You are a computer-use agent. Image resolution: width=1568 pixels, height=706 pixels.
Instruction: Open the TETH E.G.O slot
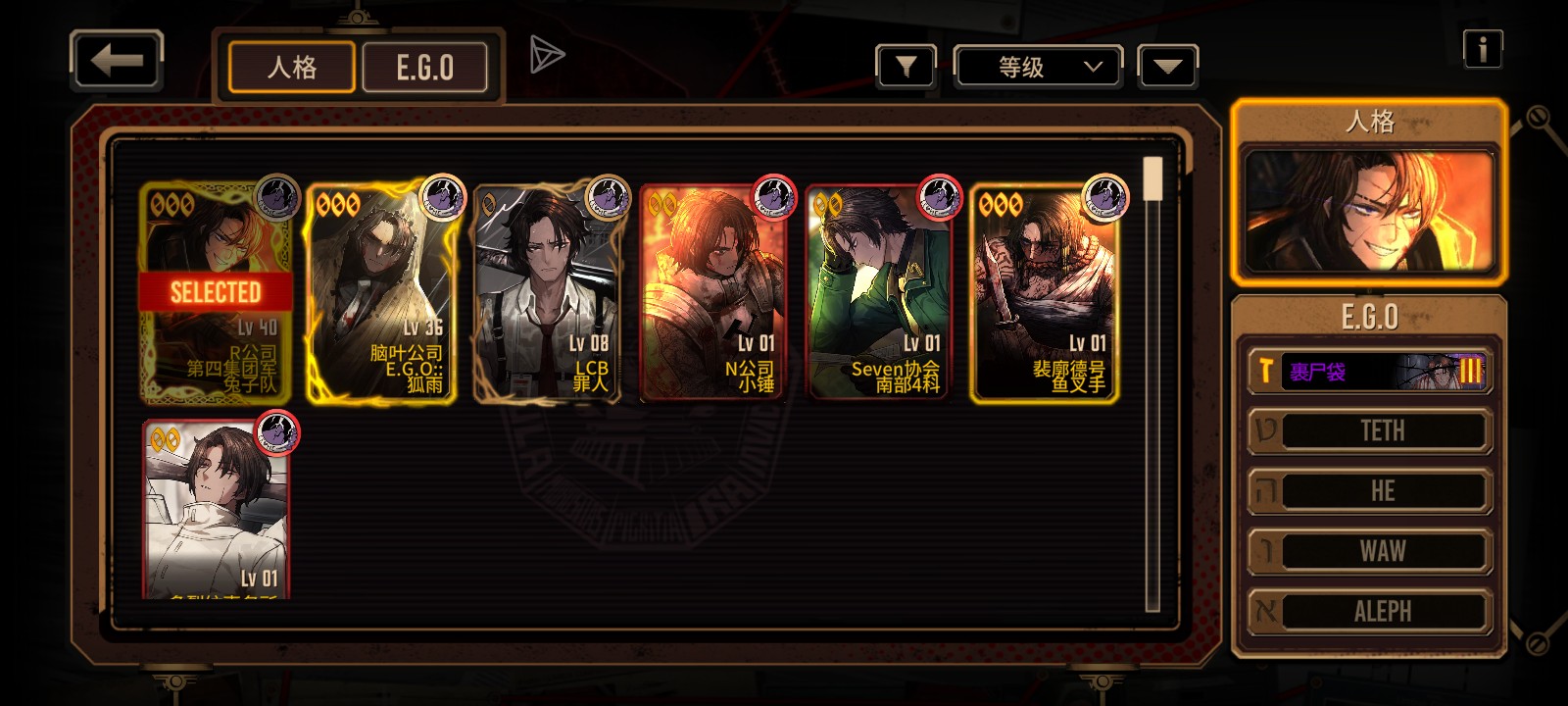pyautogui.click(x=1369, y=430)
